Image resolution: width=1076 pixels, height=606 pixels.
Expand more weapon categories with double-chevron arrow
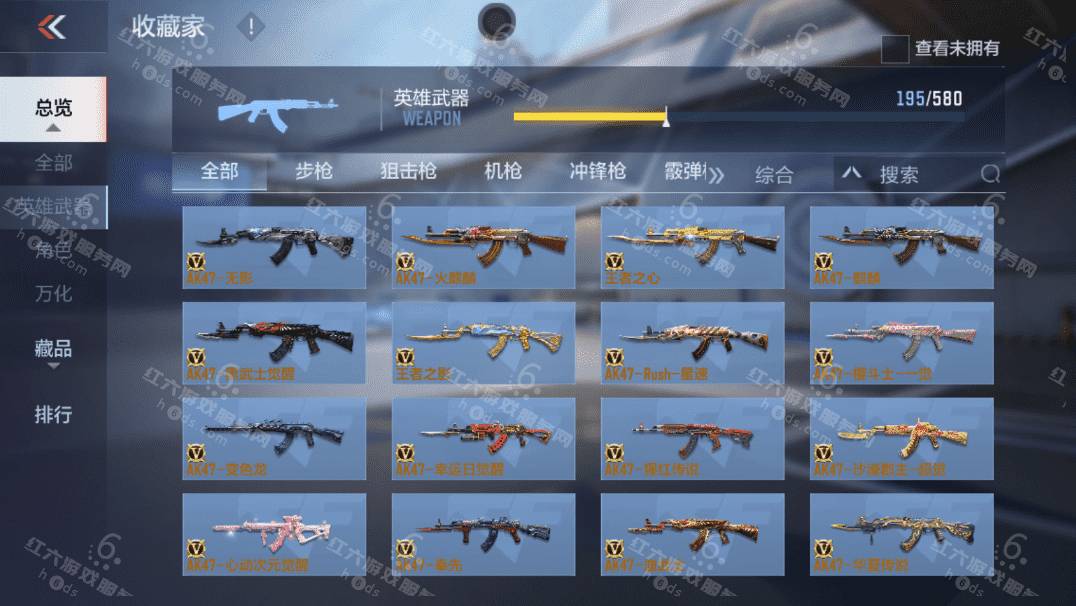point(716,176)
